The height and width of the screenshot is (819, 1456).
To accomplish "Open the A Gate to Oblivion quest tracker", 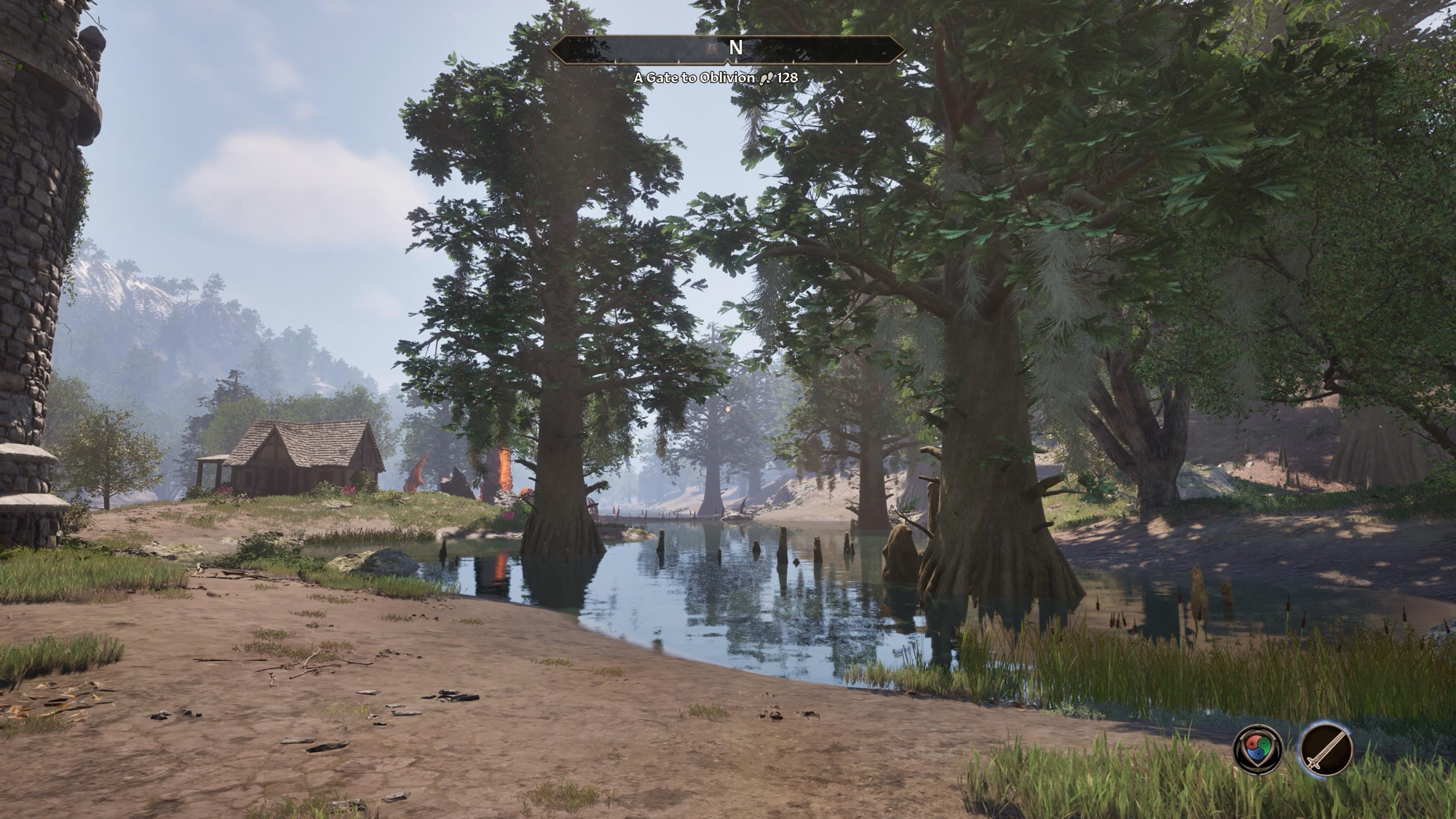I will [694, 77].
